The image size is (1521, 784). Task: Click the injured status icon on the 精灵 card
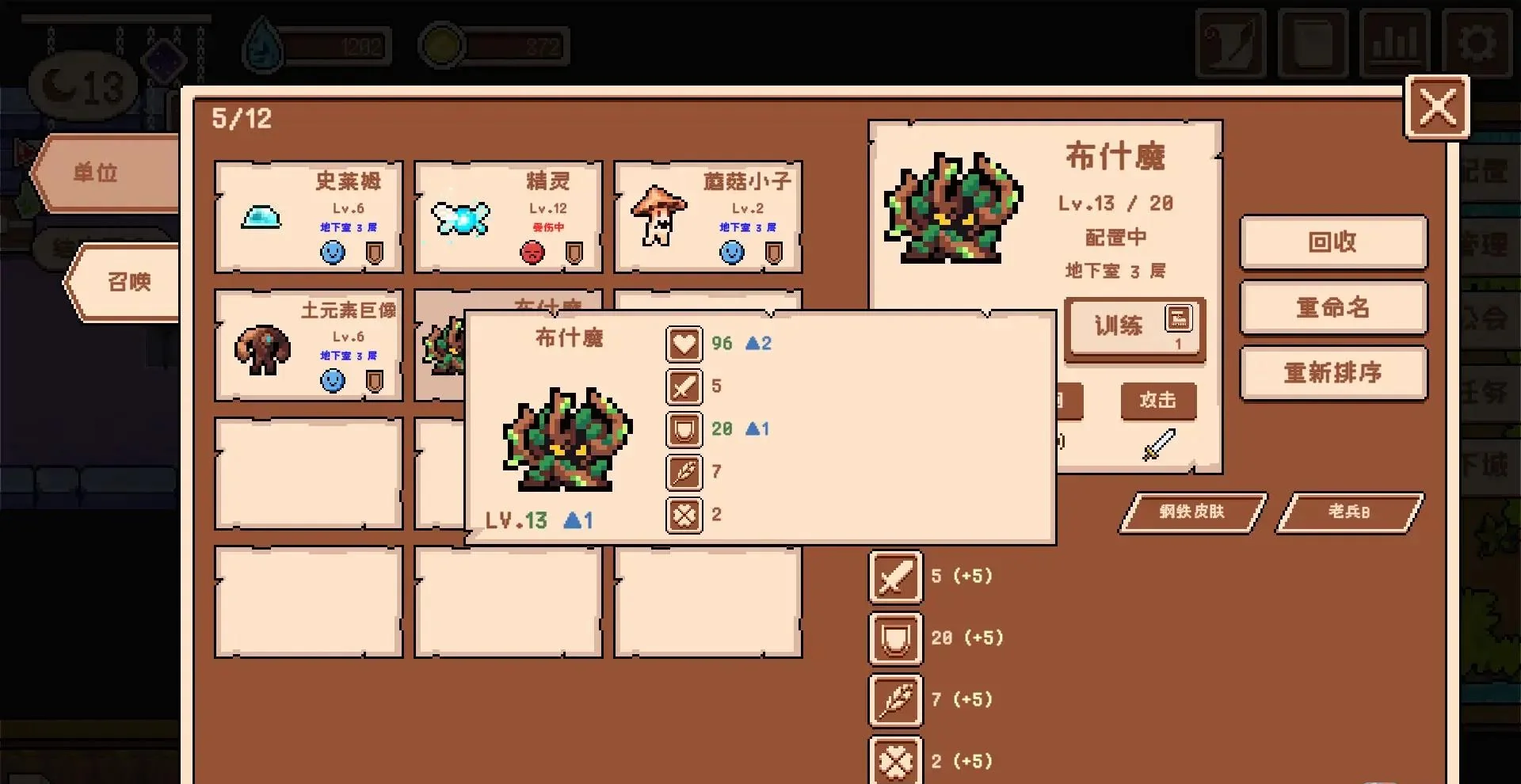[x=532, y=252]
